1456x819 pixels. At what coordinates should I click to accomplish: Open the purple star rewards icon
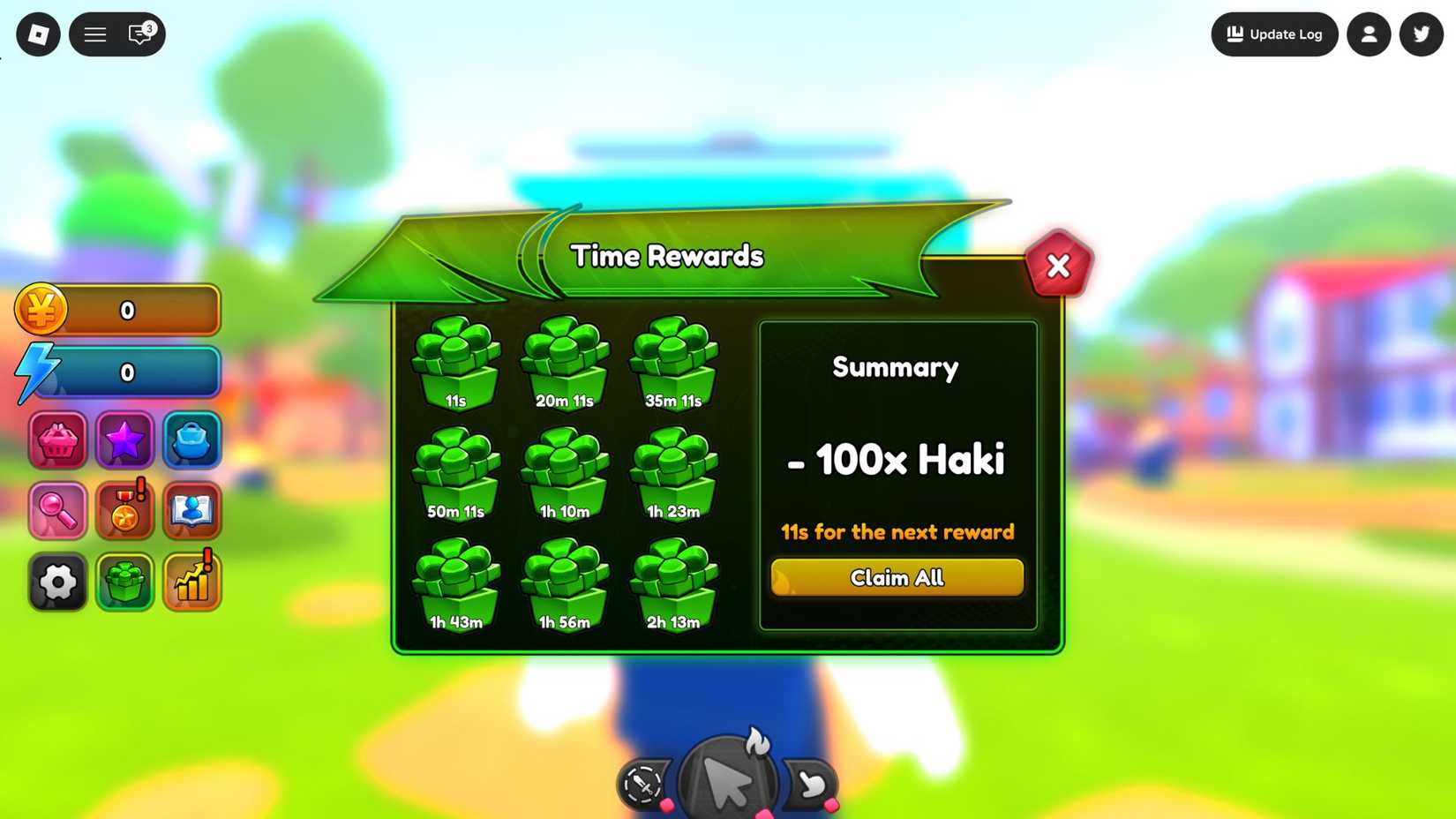[x=124, y=440]
